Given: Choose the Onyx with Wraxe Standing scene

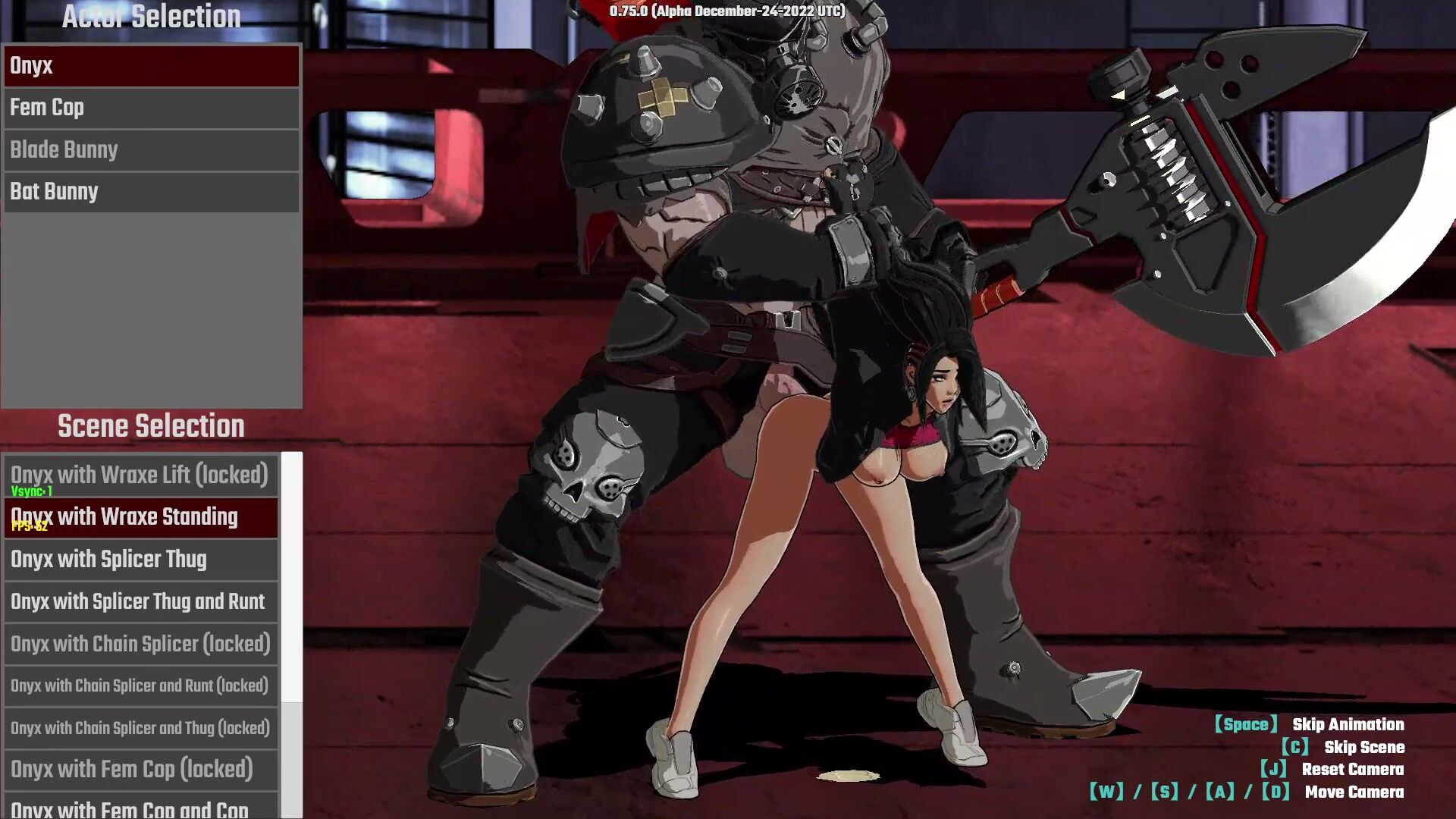Looking at the screenshot, I should 141,517.
